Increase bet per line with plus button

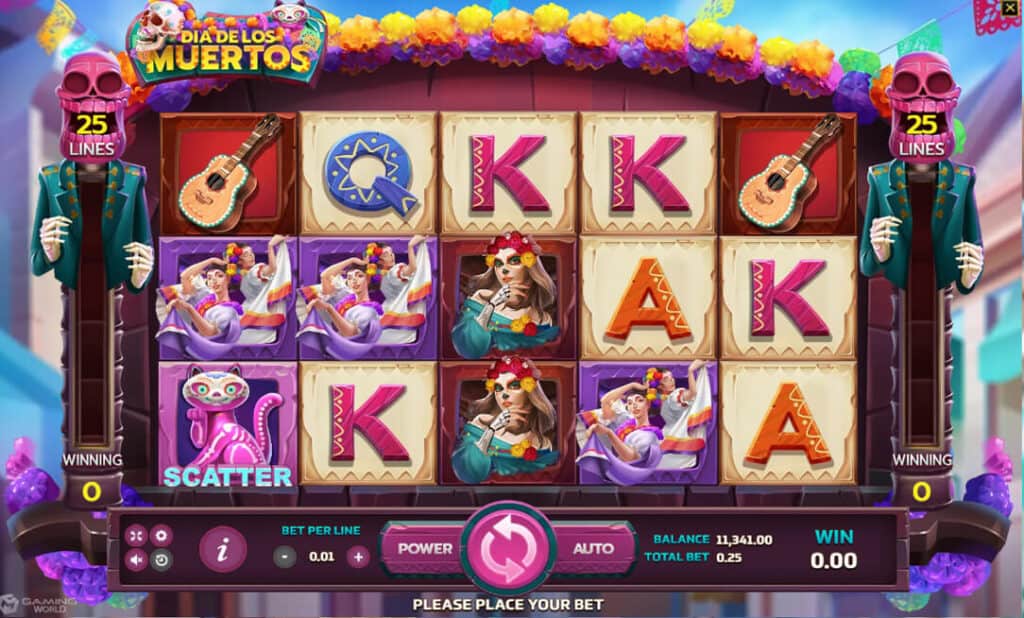click(358, 557)
